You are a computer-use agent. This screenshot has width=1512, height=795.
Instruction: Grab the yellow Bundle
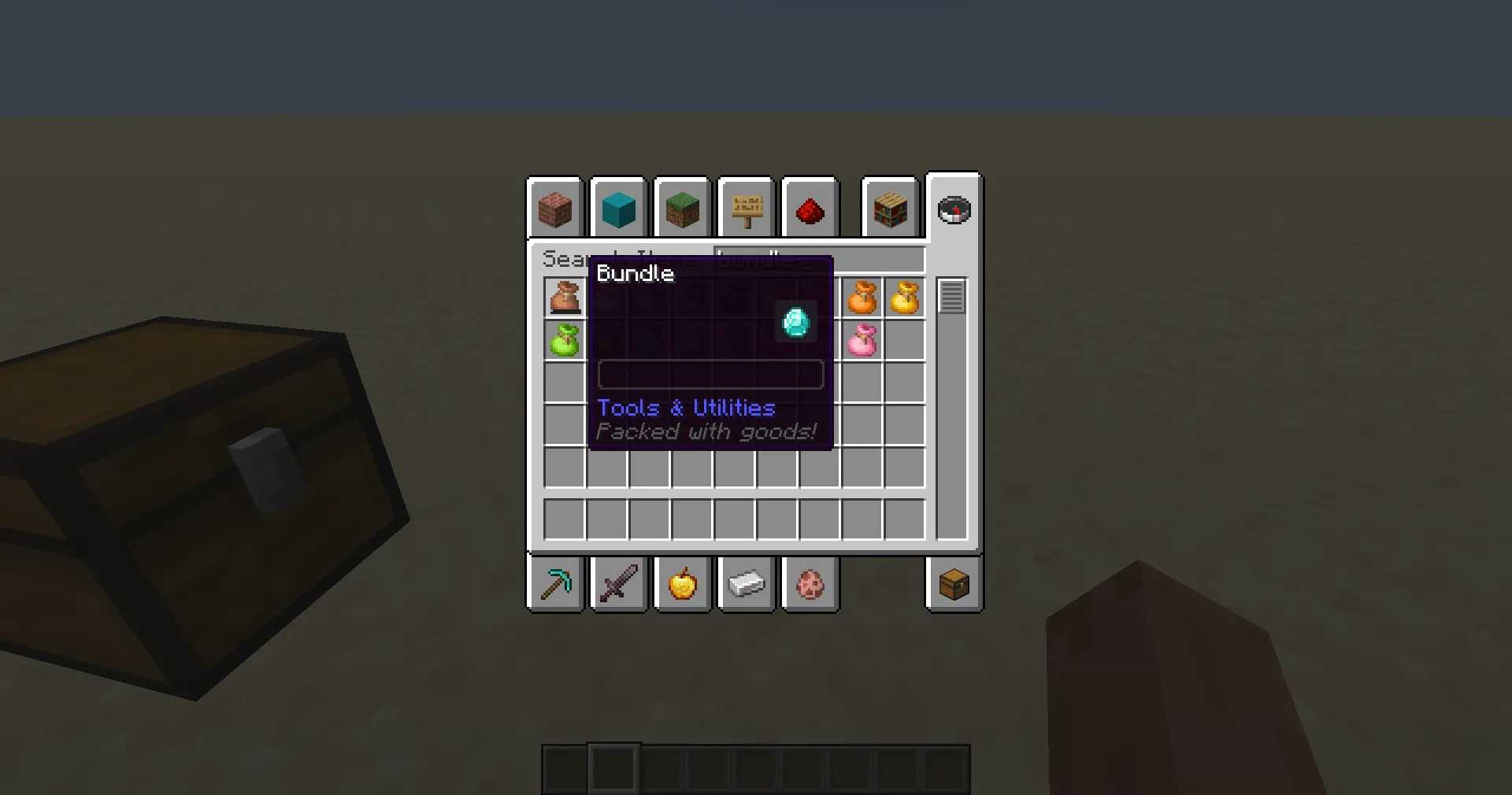pos(904,298)
